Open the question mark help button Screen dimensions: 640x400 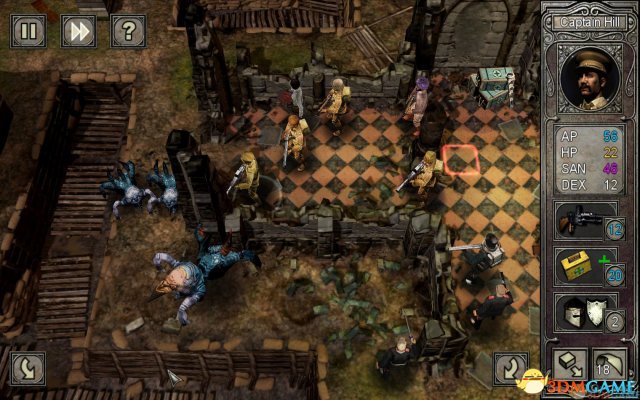127,31
